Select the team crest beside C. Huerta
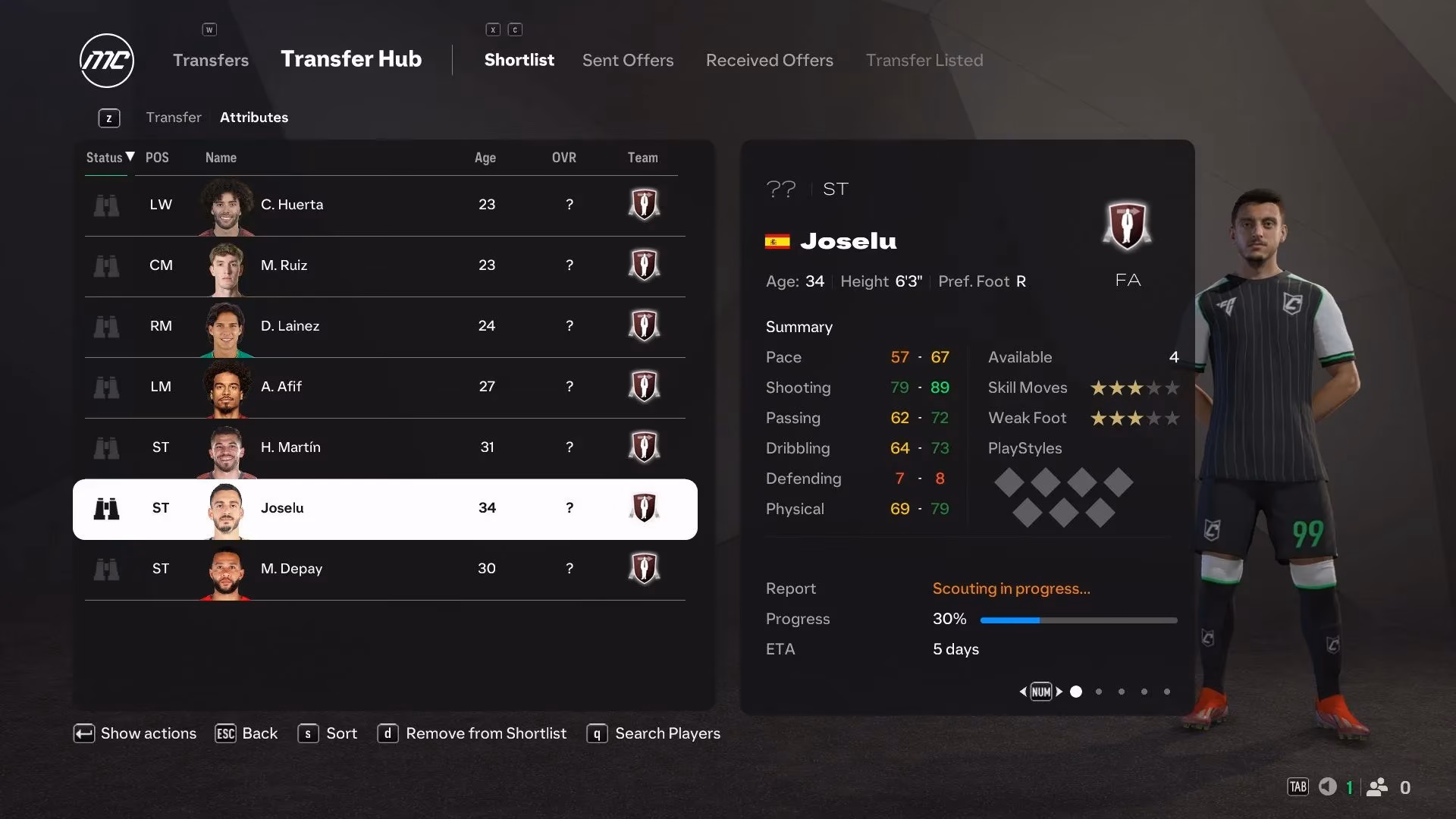This screenshot has width=1456, height=819. (644, 204)
